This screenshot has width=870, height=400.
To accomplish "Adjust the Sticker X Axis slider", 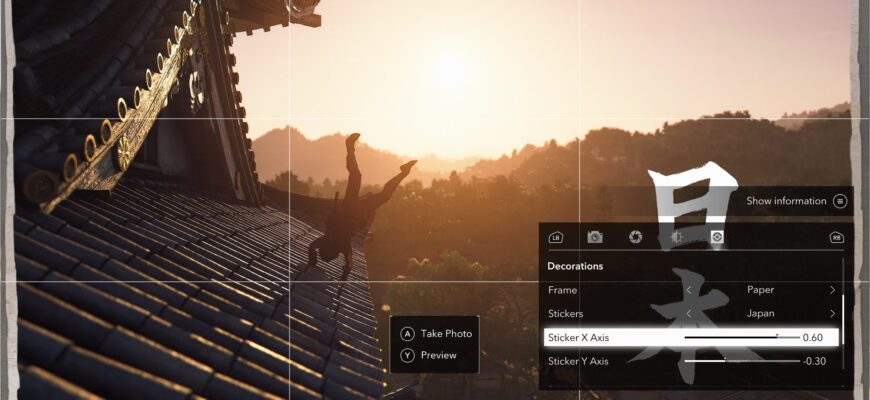I will 777,337.
